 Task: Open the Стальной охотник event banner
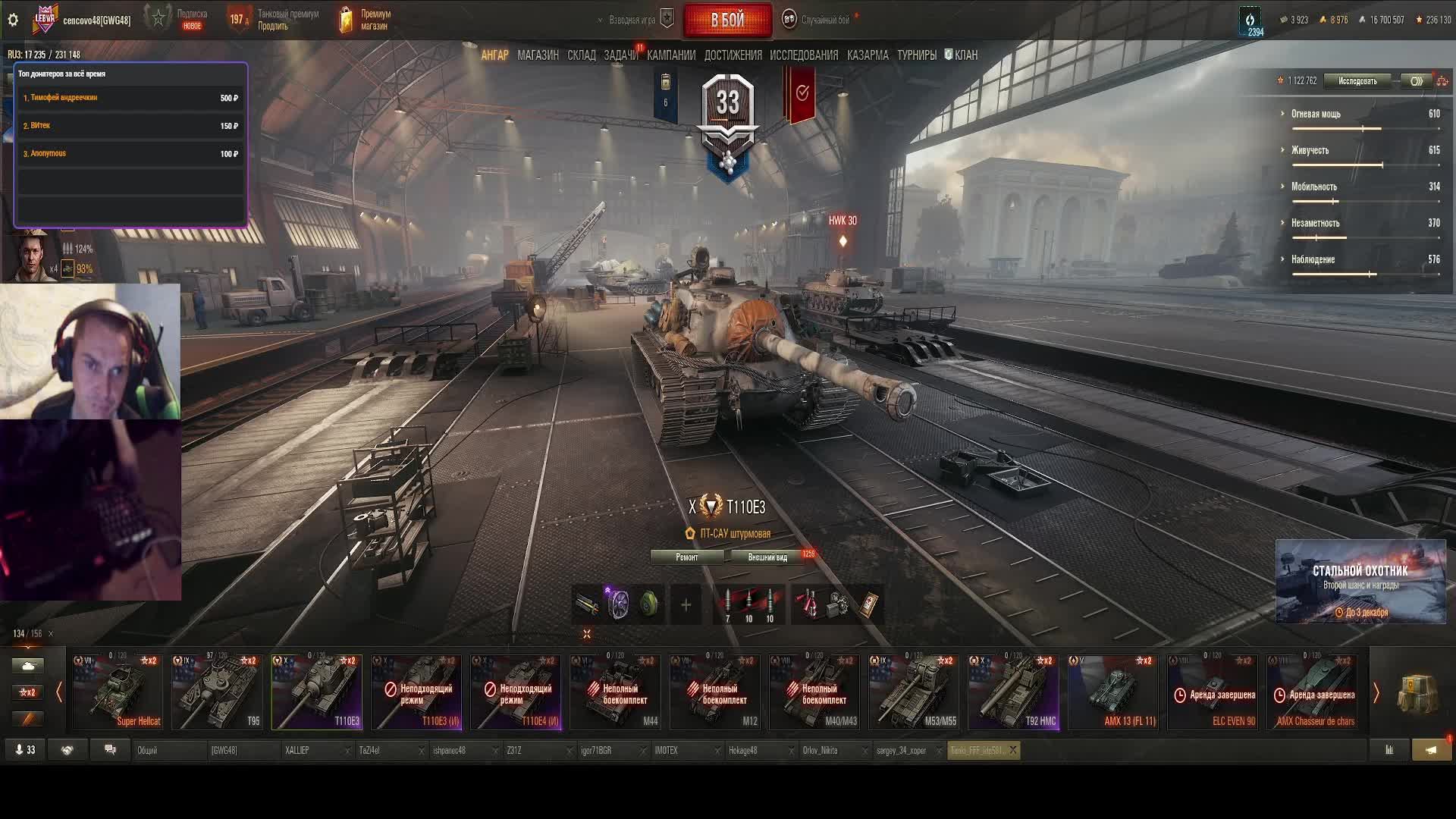pos(1360,582)
